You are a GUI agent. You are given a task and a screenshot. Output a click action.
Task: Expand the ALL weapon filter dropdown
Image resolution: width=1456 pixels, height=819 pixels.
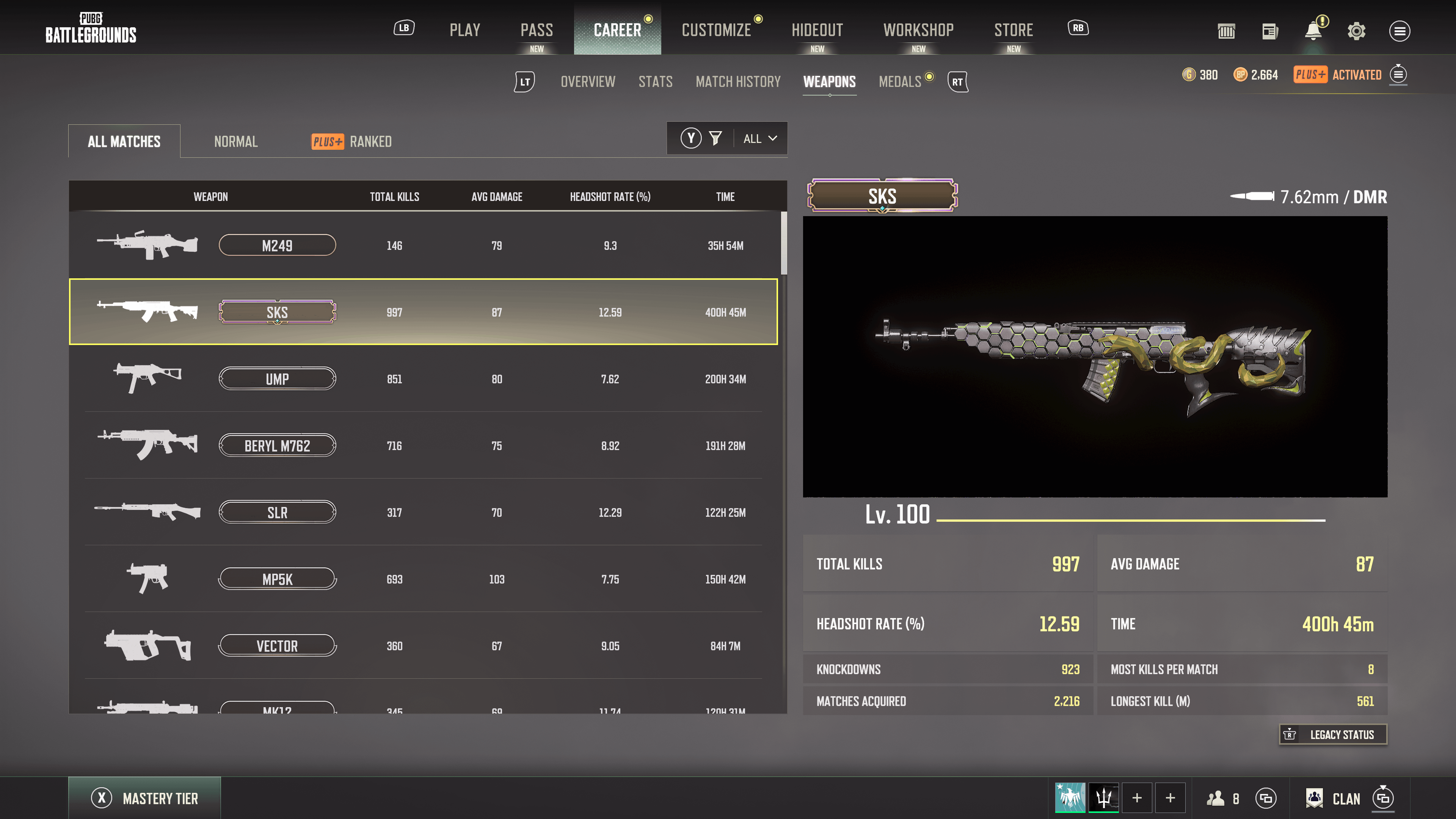pyautogui.click(x=759, y=138)
